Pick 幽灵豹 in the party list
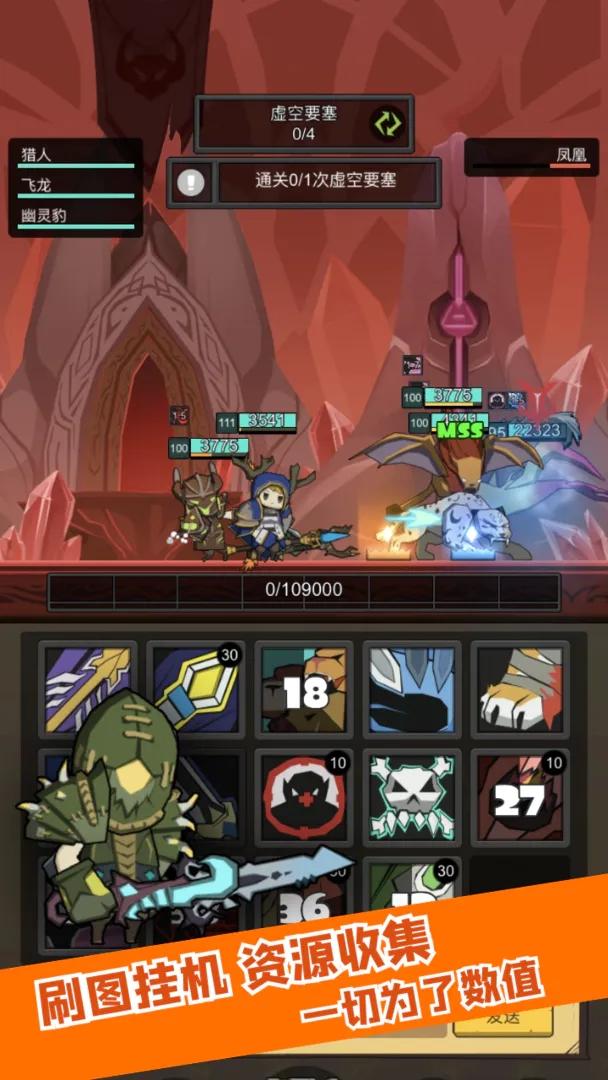 (75, 216)
